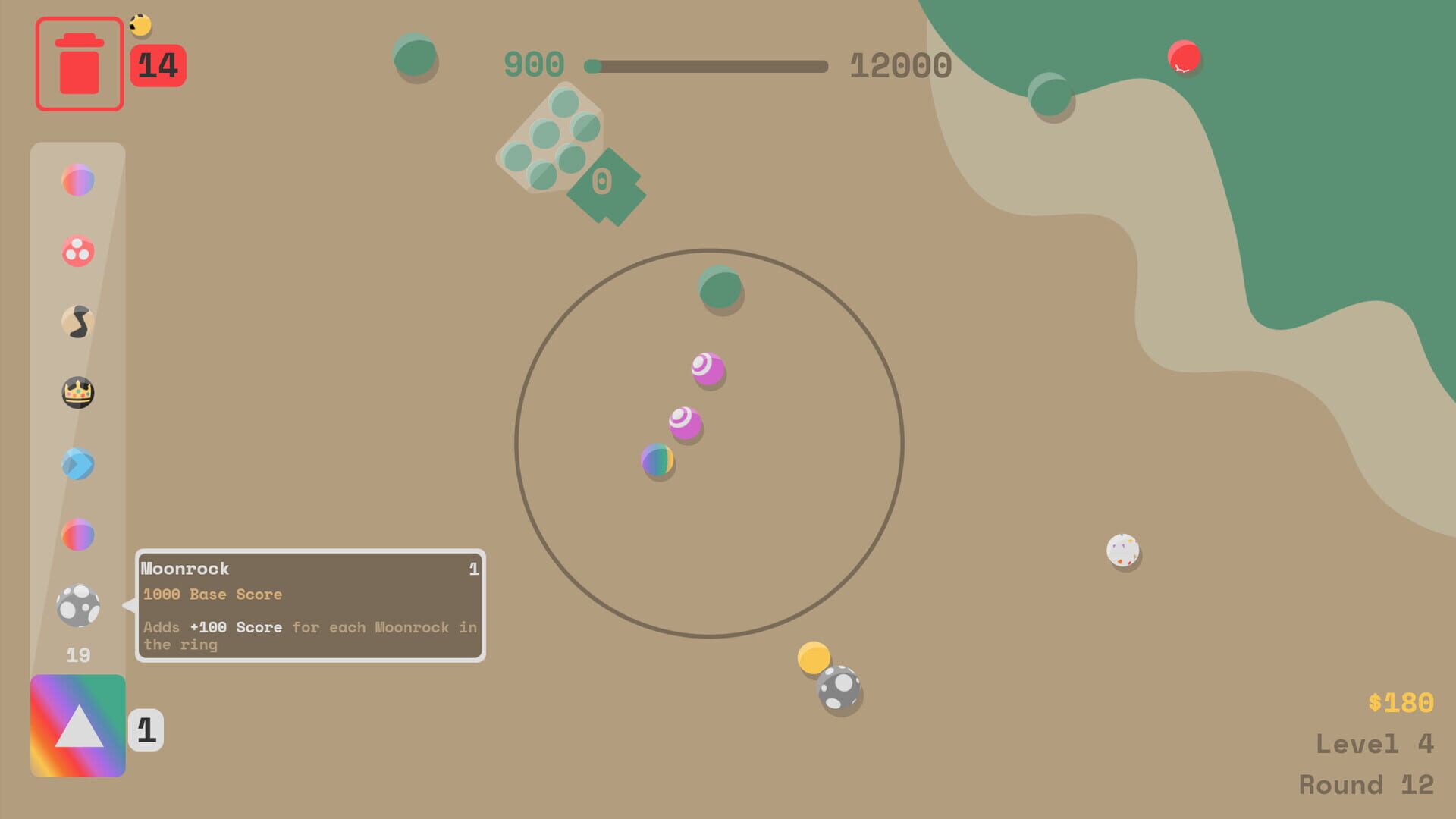Click the 12000 target score label
The width and height of the screenshot is (1456, 819).
[901, 66]
